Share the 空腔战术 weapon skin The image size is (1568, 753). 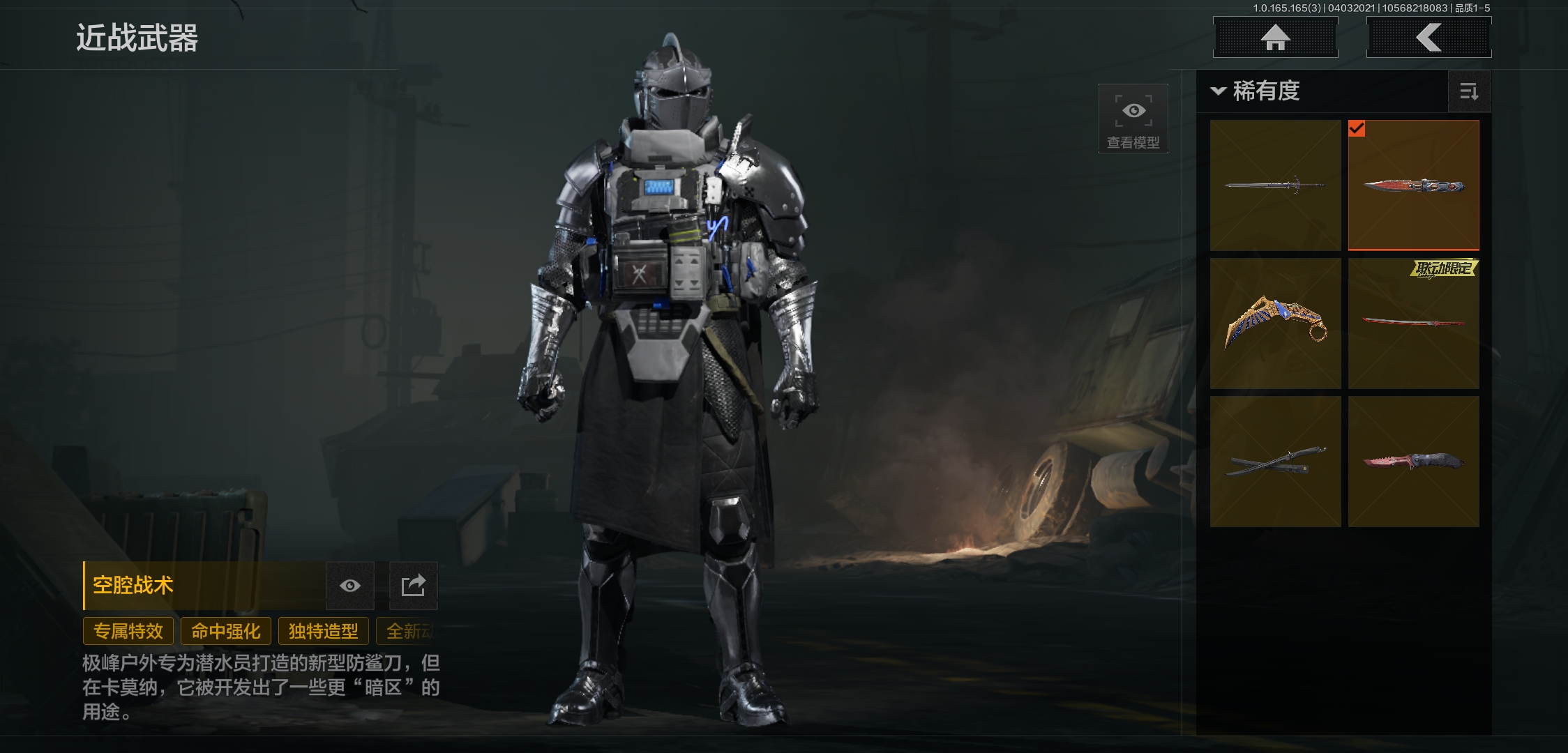413,586
